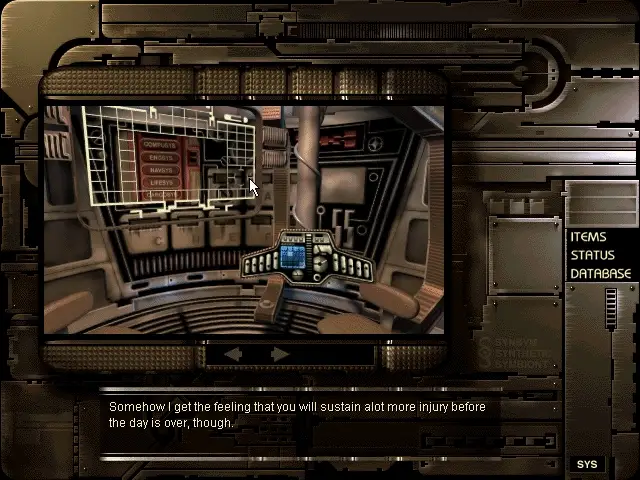Select COMPSYS on the ship panel
The image size is (640, 480).
pyautogui.click(x=162, y=145)
